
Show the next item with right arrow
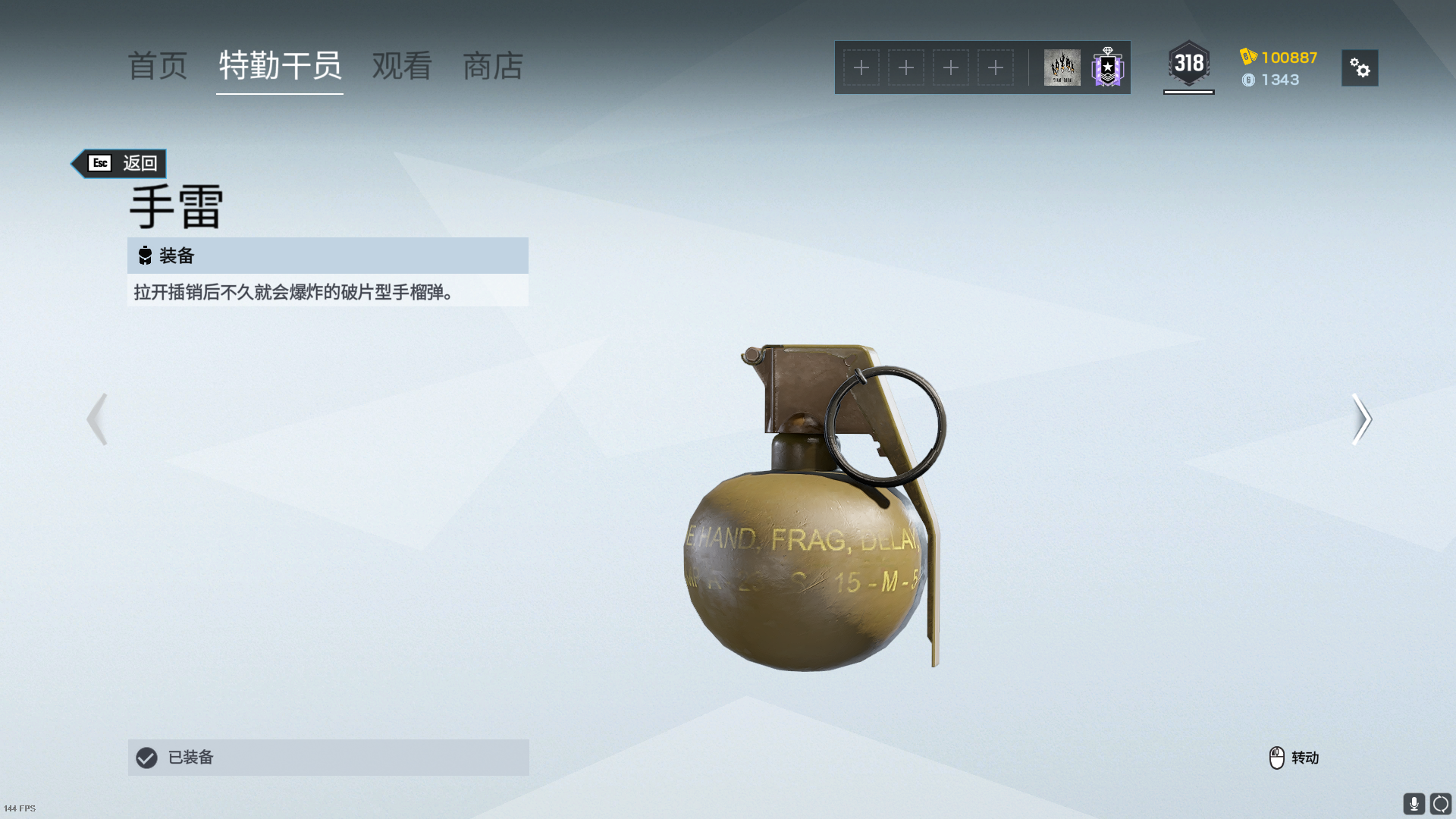point(1361,419)
